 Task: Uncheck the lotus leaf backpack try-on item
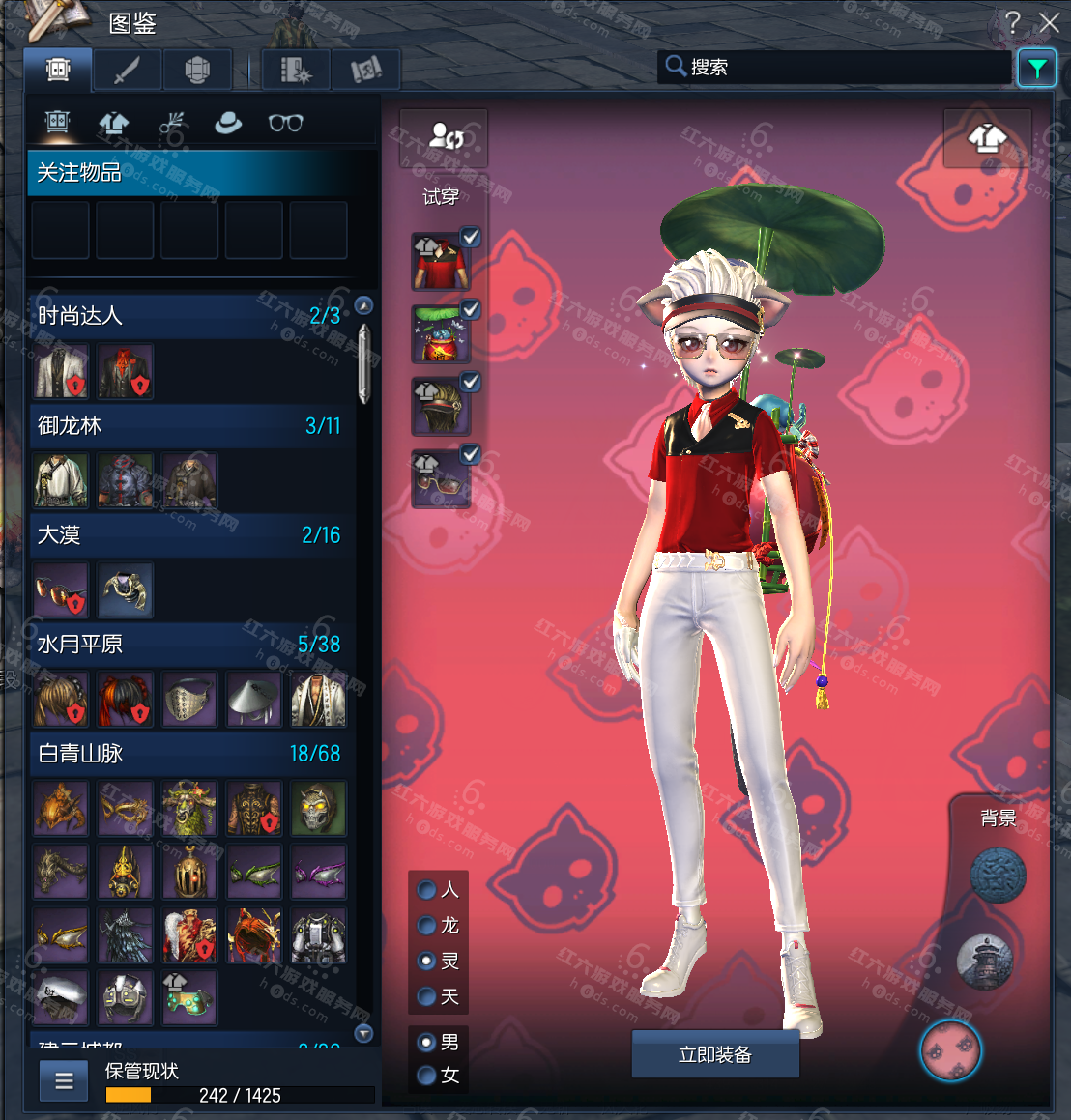pos(471,309)
